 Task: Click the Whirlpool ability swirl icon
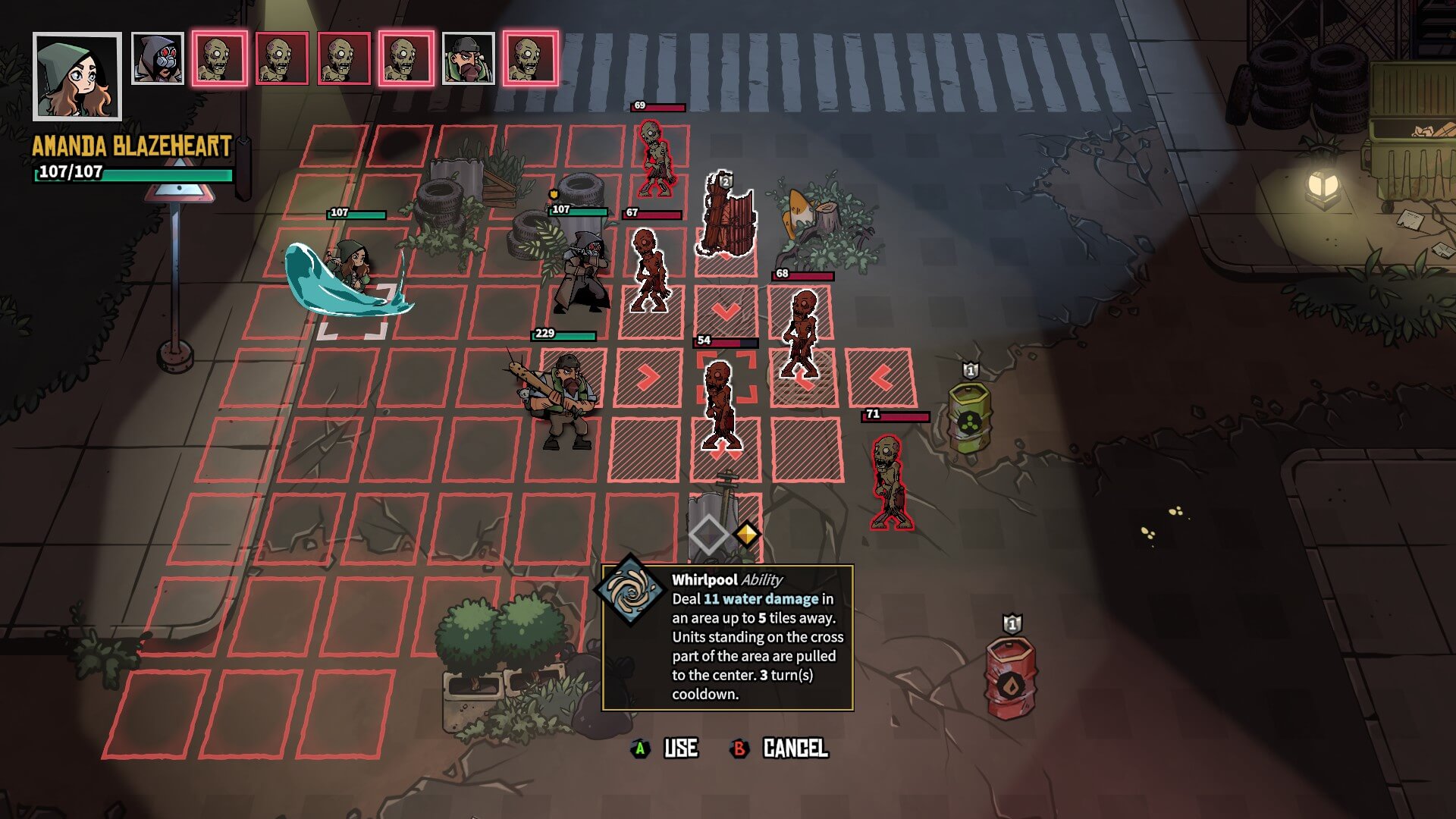coord(629,589)
